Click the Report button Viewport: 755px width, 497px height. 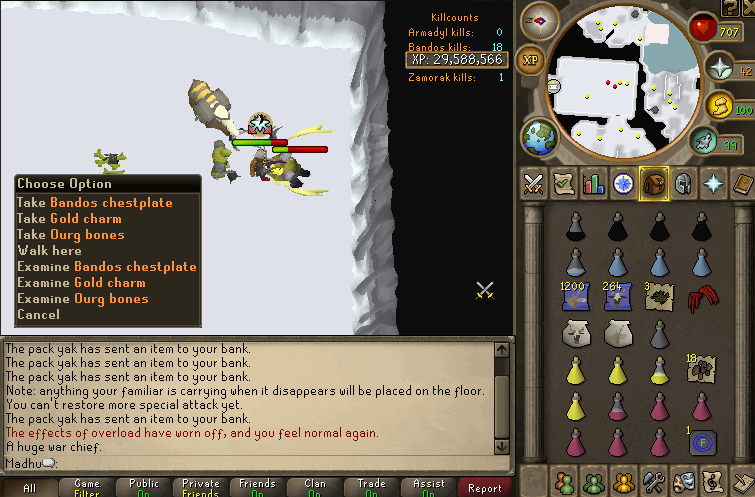click(x=485, y=488)
